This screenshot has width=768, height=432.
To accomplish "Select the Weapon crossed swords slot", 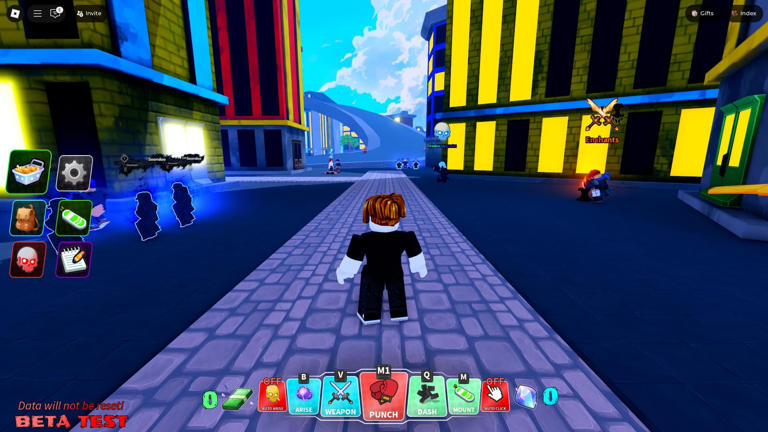I will click(340, 397).
